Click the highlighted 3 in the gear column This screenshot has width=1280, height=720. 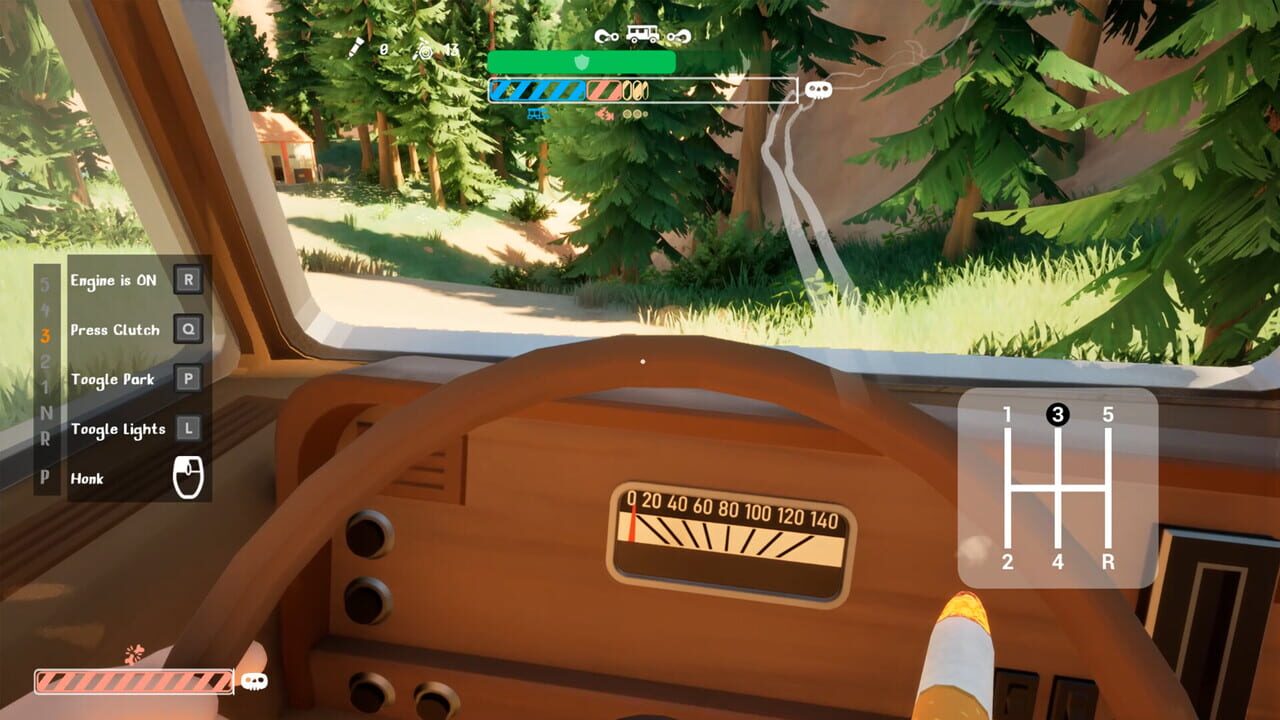46,335
